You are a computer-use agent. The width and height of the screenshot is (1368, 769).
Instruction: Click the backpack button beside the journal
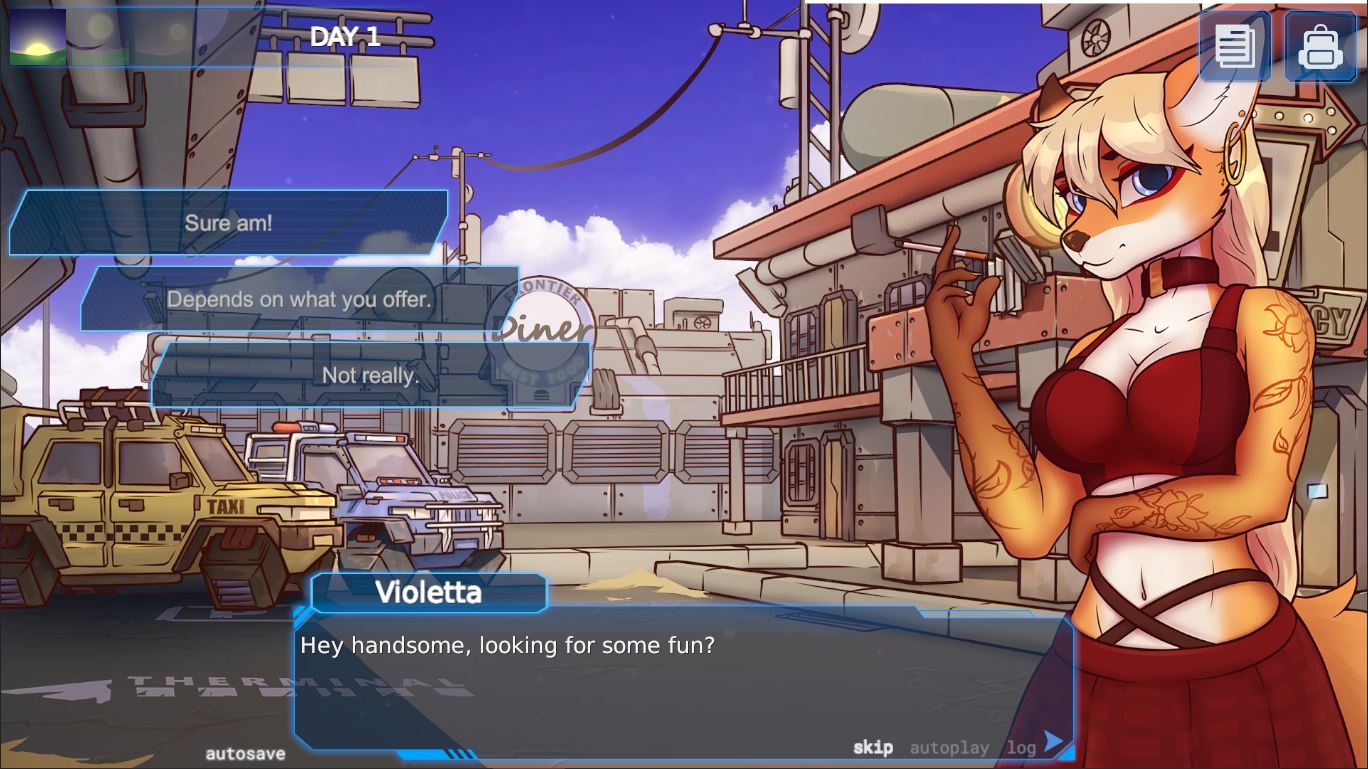coord(1320,46)
